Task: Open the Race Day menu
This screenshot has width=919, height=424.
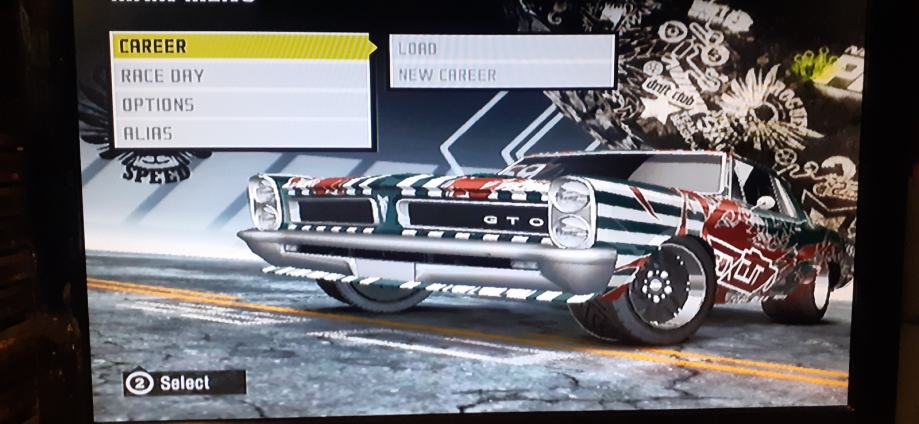Action: click(x=240, y=75)
